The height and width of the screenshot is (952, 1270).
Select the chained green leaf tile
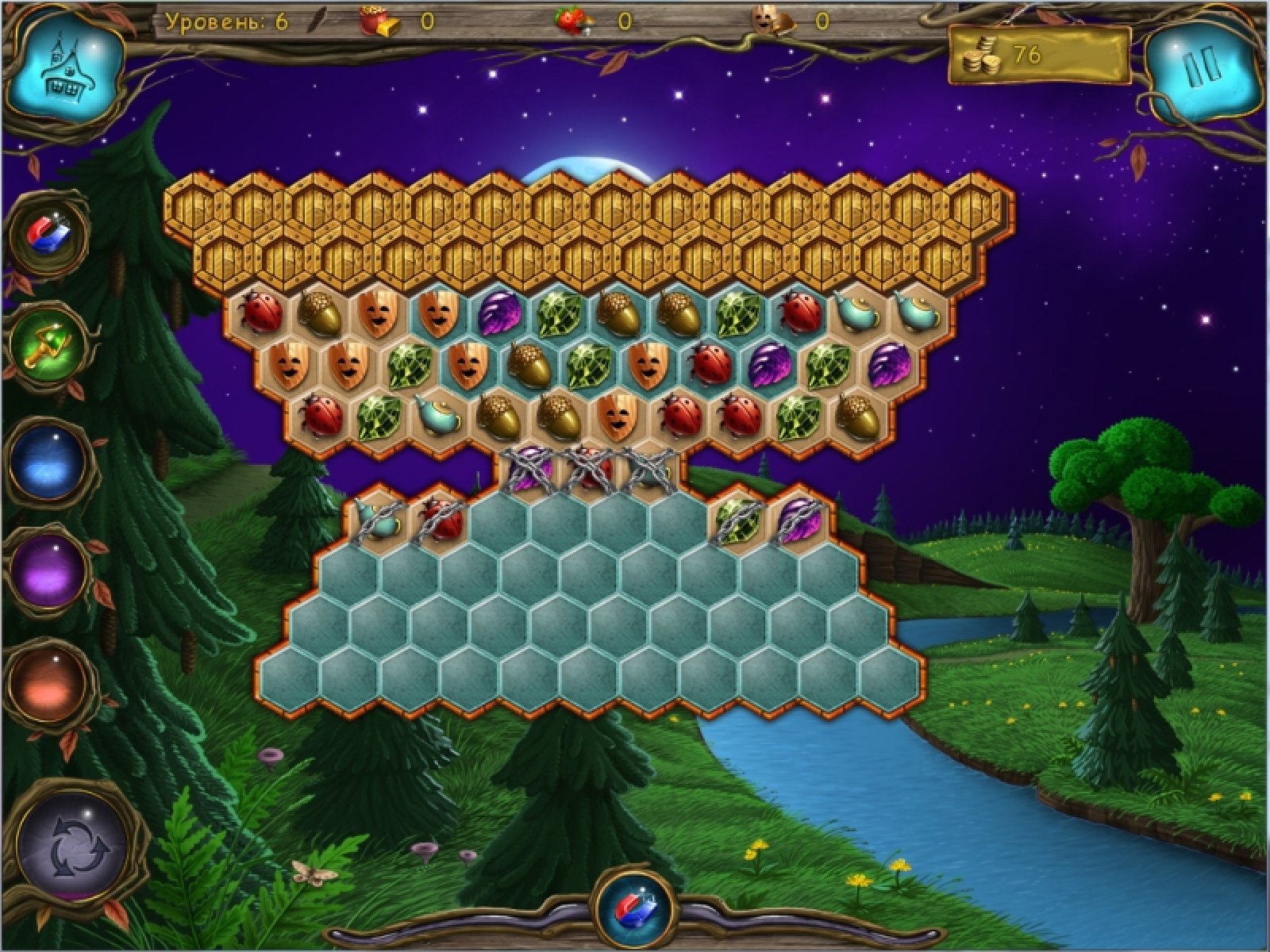[739, 519]
